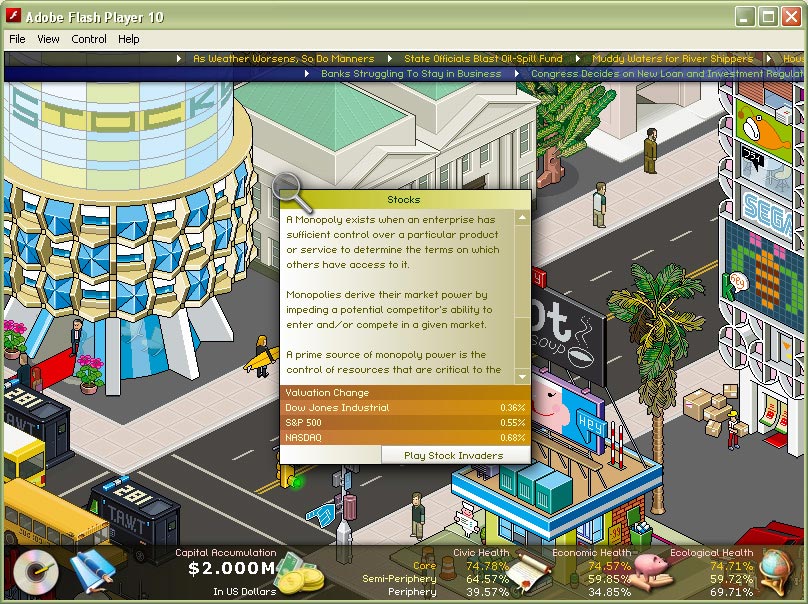Play Stock Invaders from the Stocks panel
808x604 pixels.
pyautogui.click(x=453, y=455)
